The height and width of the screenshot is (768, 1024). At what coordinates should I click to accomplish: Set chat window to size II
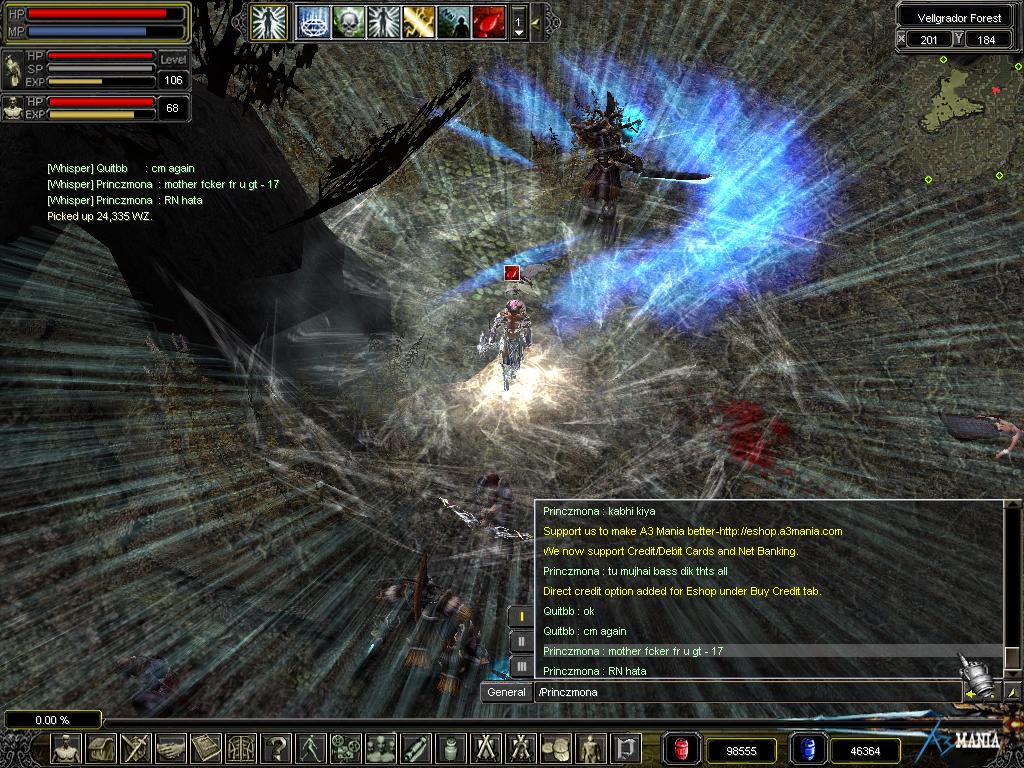coord(521,641)
